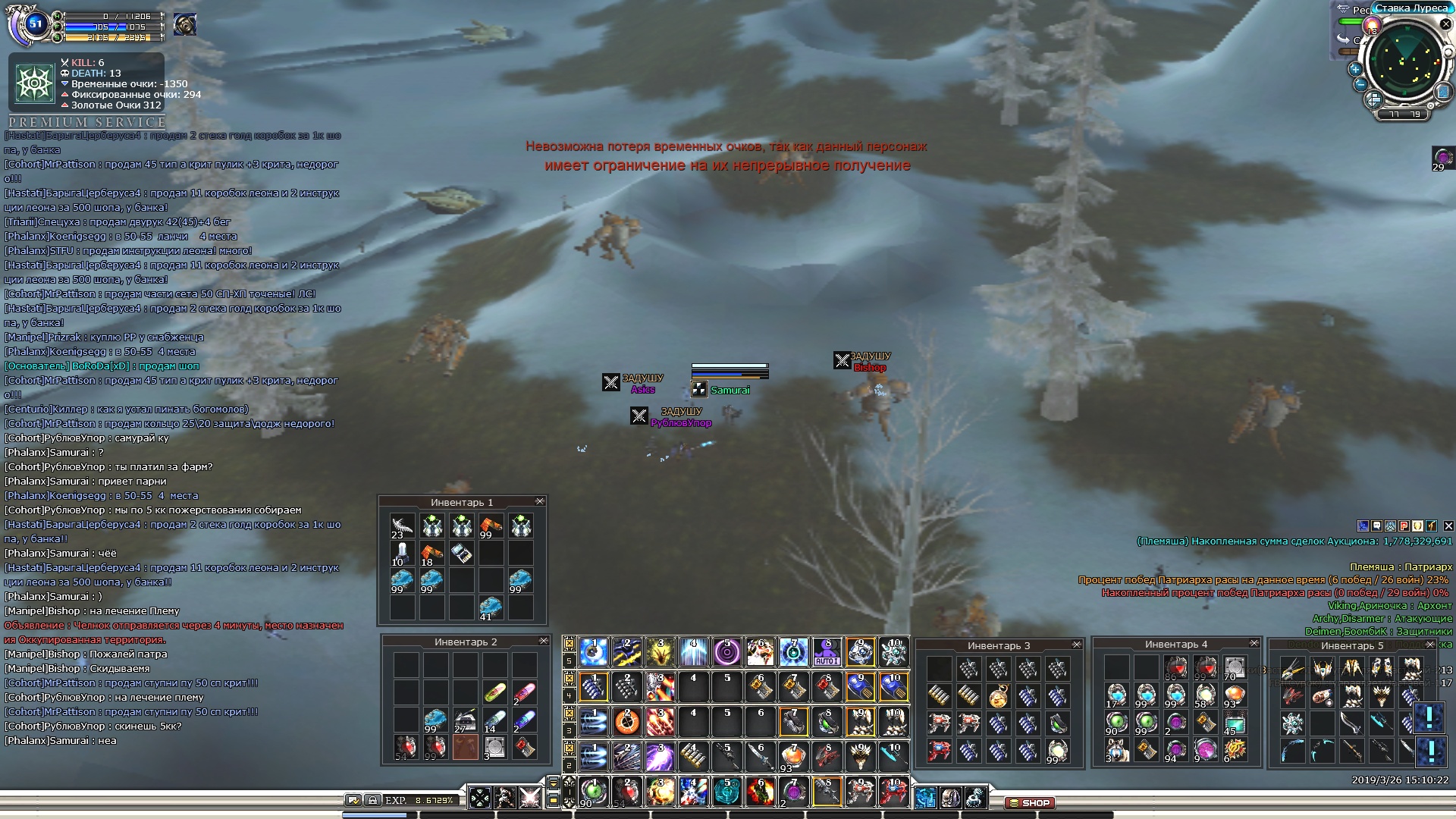Viewport: 1456px width, 819px height.
Task: Select the gold pendant in Инвентарь 3
Action: click(x=998, y=696)
